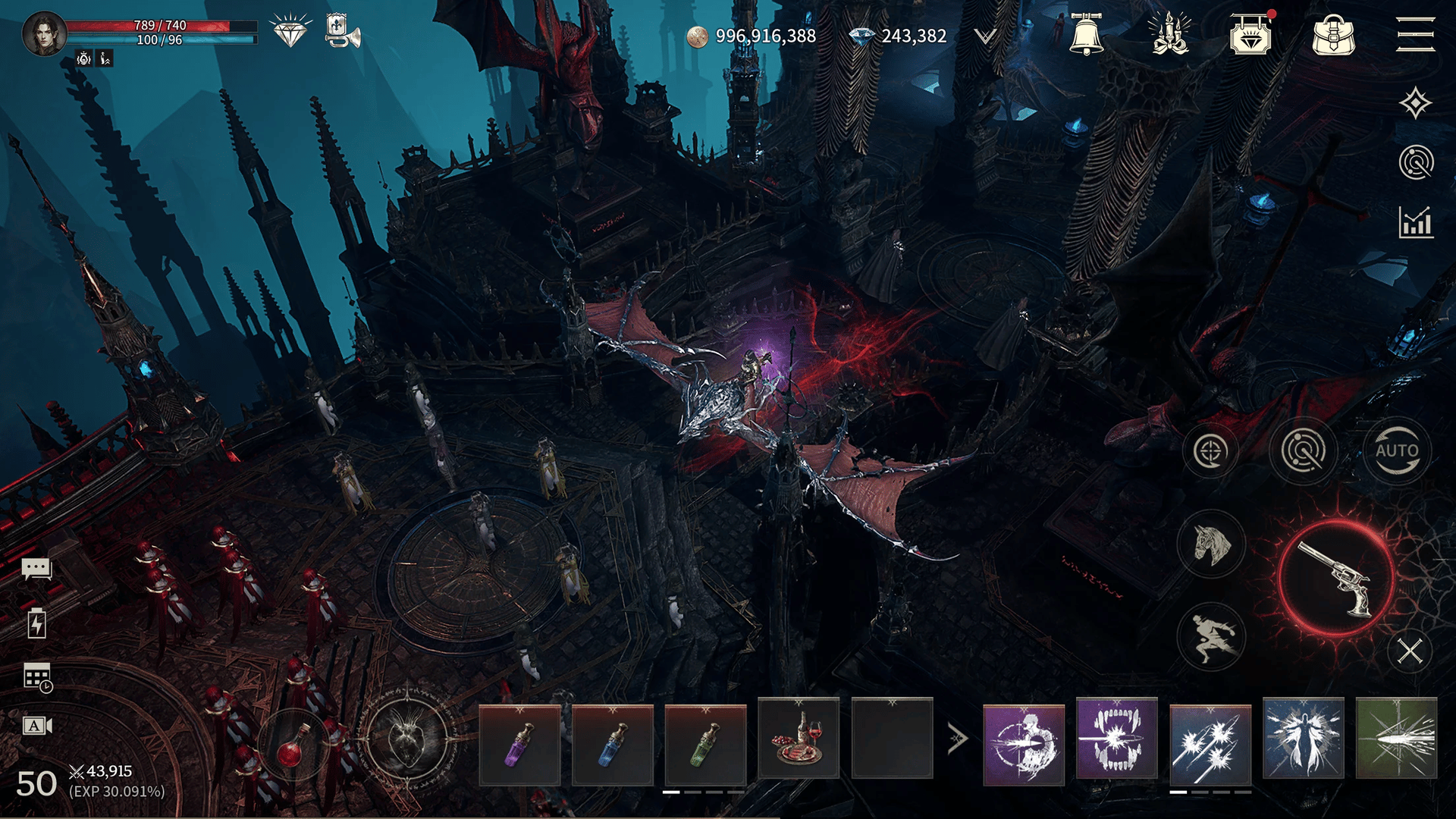Open the backpack inventory
The image size is (1456, 819).
(1333, 35)
